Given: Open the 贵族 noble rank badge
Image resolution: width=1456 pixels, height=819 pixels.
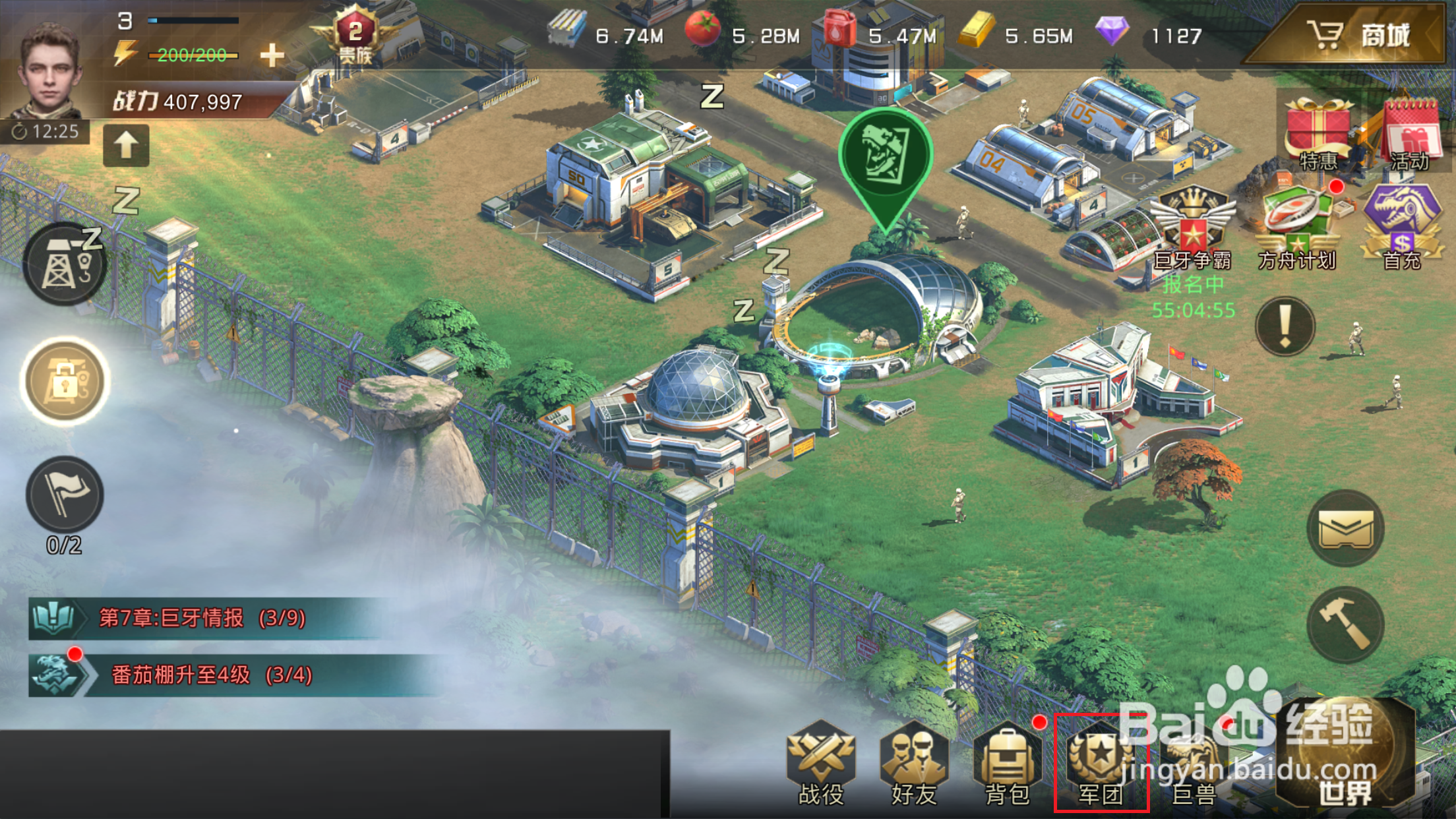Looking at the screenshot, I should [x=355, y=36].
